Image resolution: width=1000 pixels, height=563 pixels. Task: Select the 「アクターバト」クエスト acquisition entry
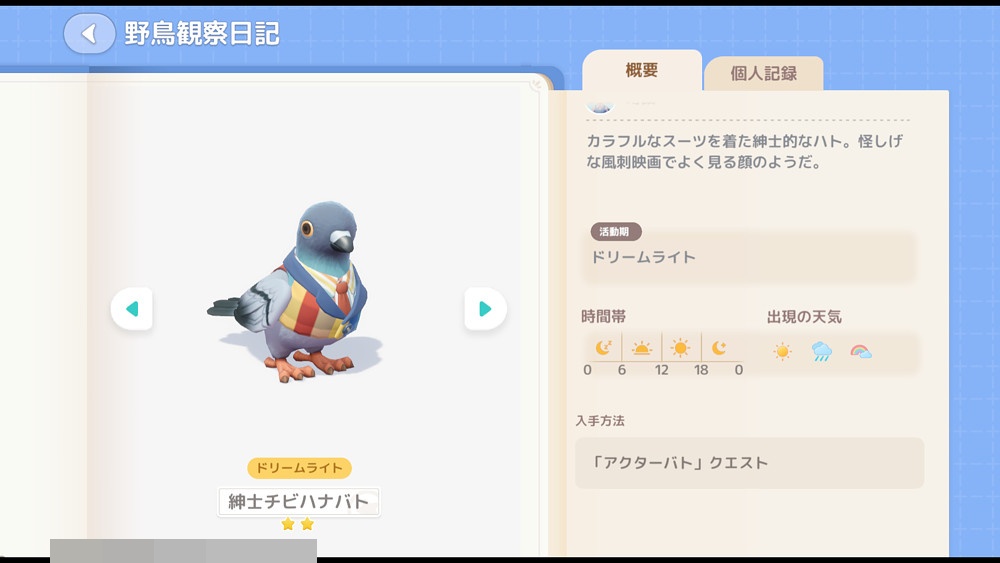749,463
